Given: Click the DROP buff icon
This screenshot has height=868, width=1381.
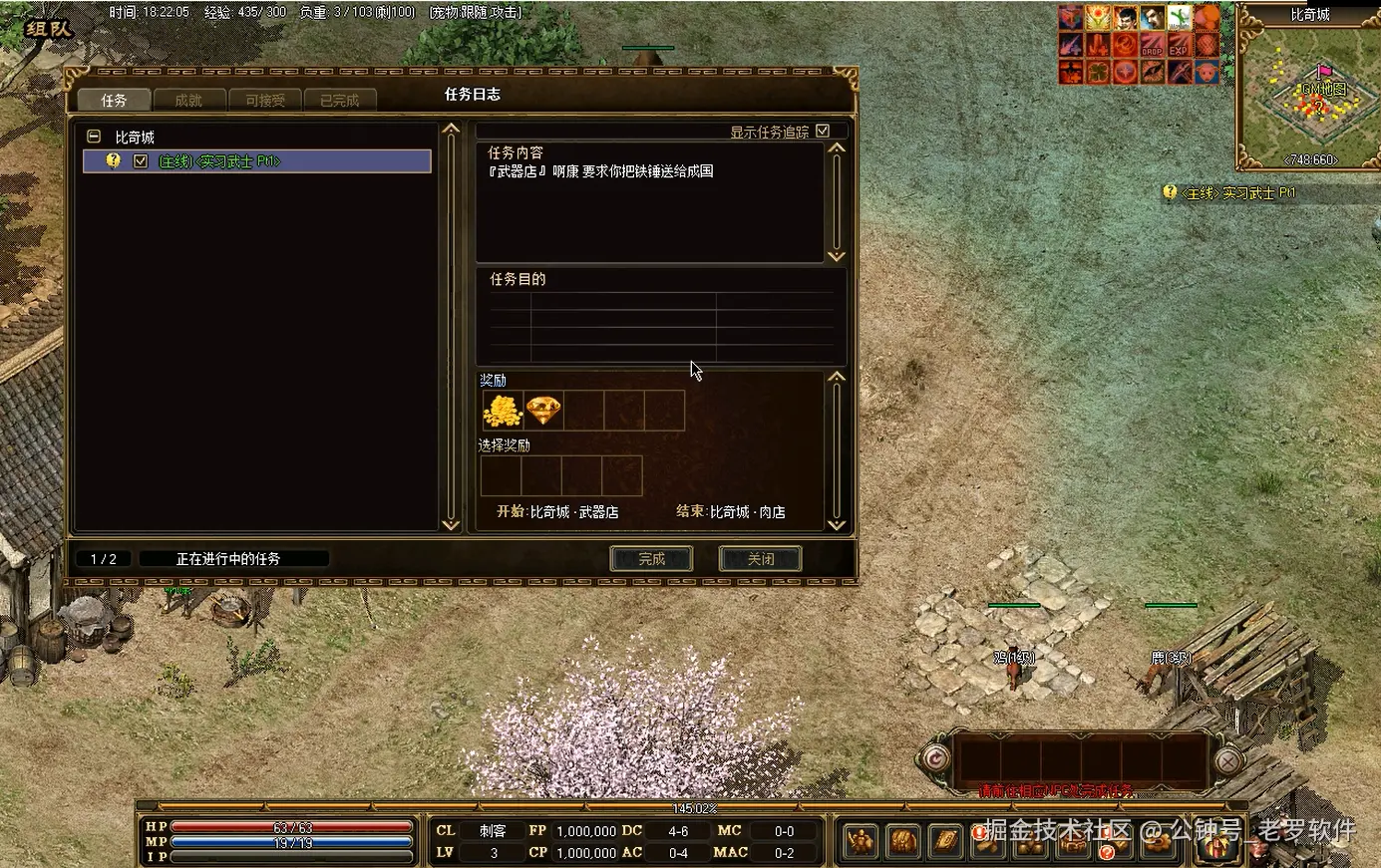Looking at the screenshot, I should coord(1152,45).
